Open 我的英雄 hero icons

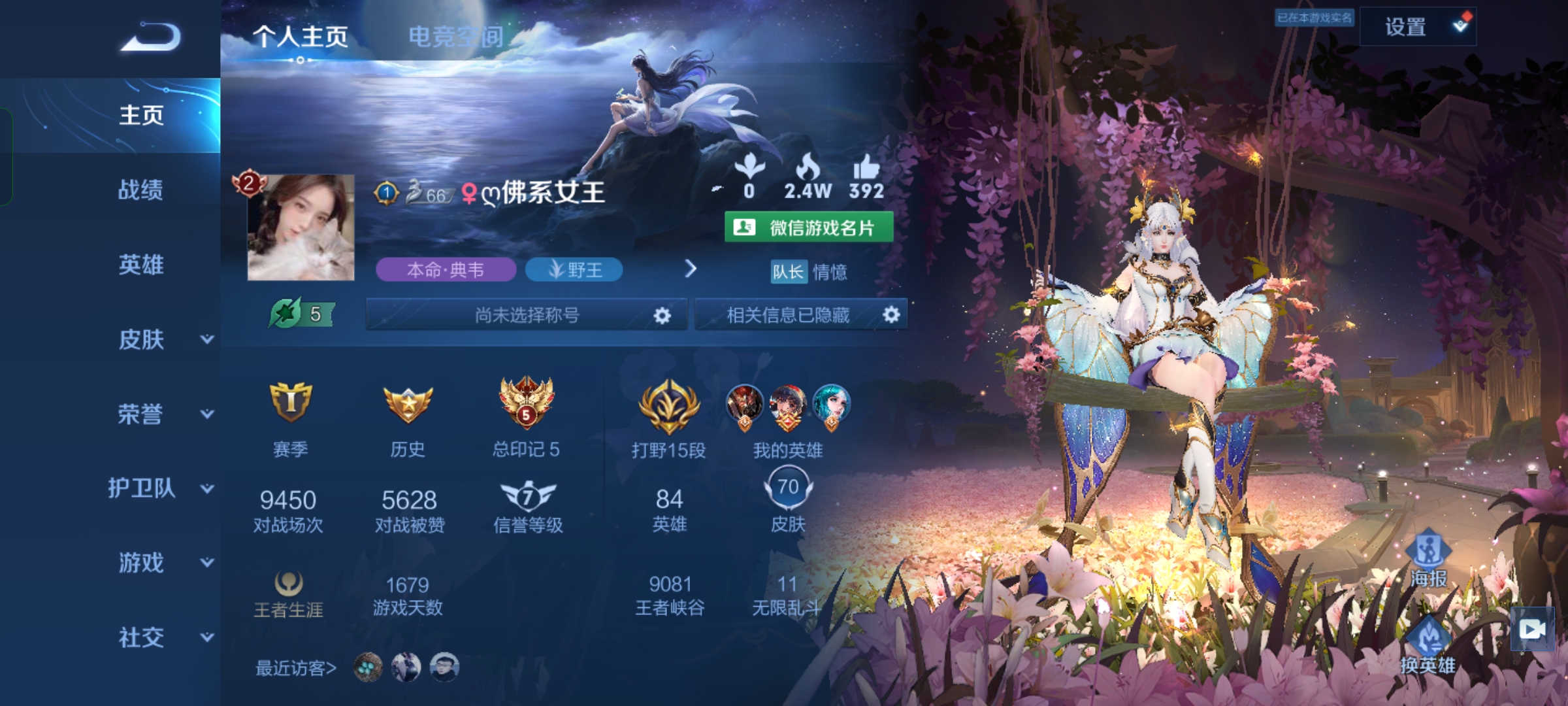pyautogui.click(x=787, y=407)
